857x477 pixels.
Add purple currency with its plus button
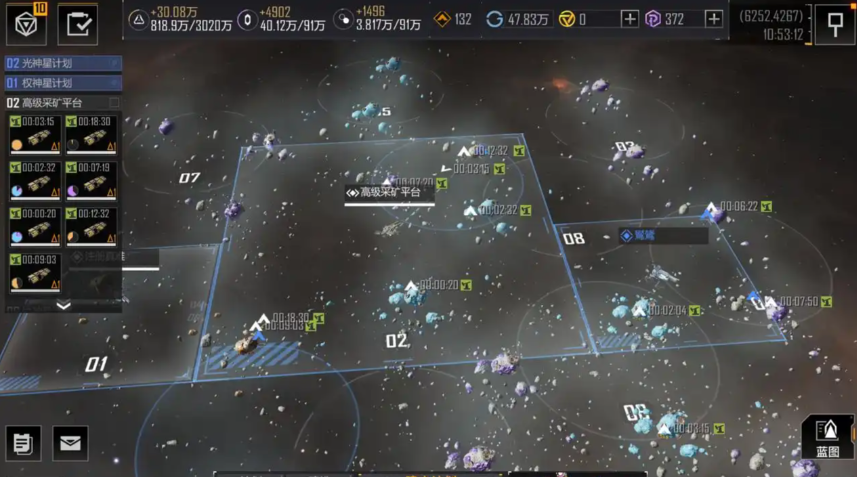(x=713, y=19)
